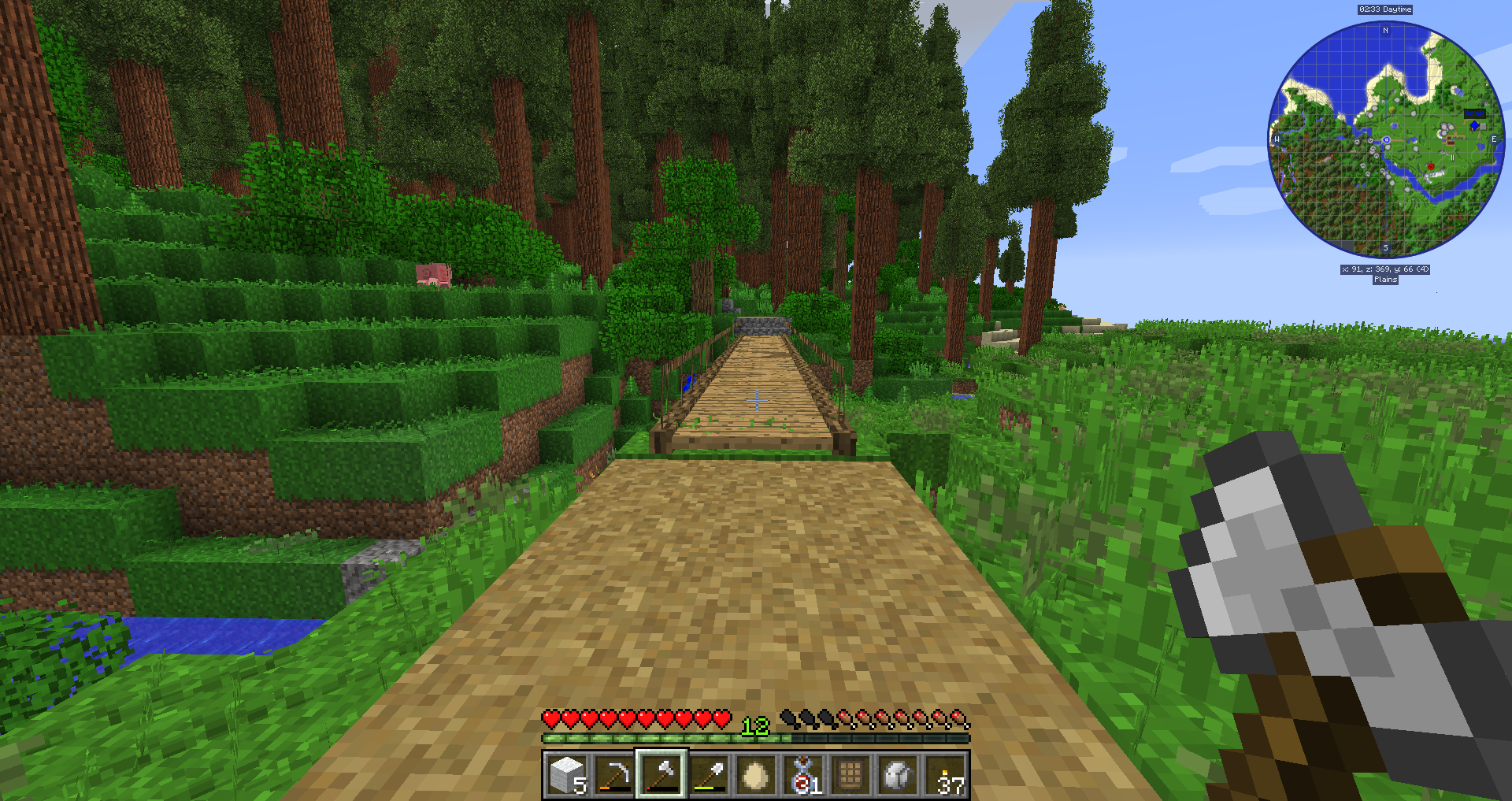
Task: Click the blue home waypoint marker
Action: click(1474, 125)
